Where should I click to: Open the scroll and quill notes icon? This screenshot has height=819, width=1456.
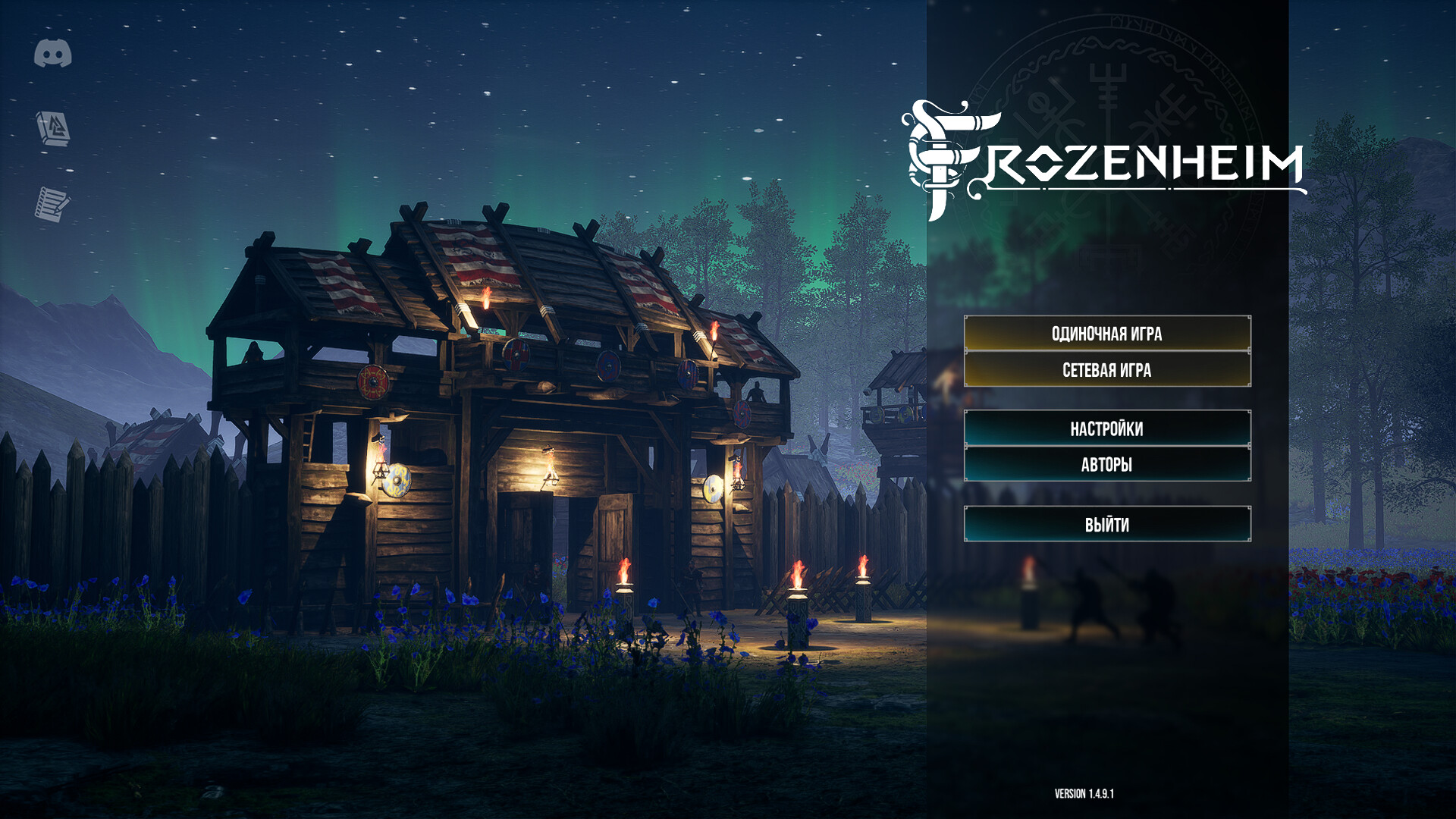click(x=52, y=204)
